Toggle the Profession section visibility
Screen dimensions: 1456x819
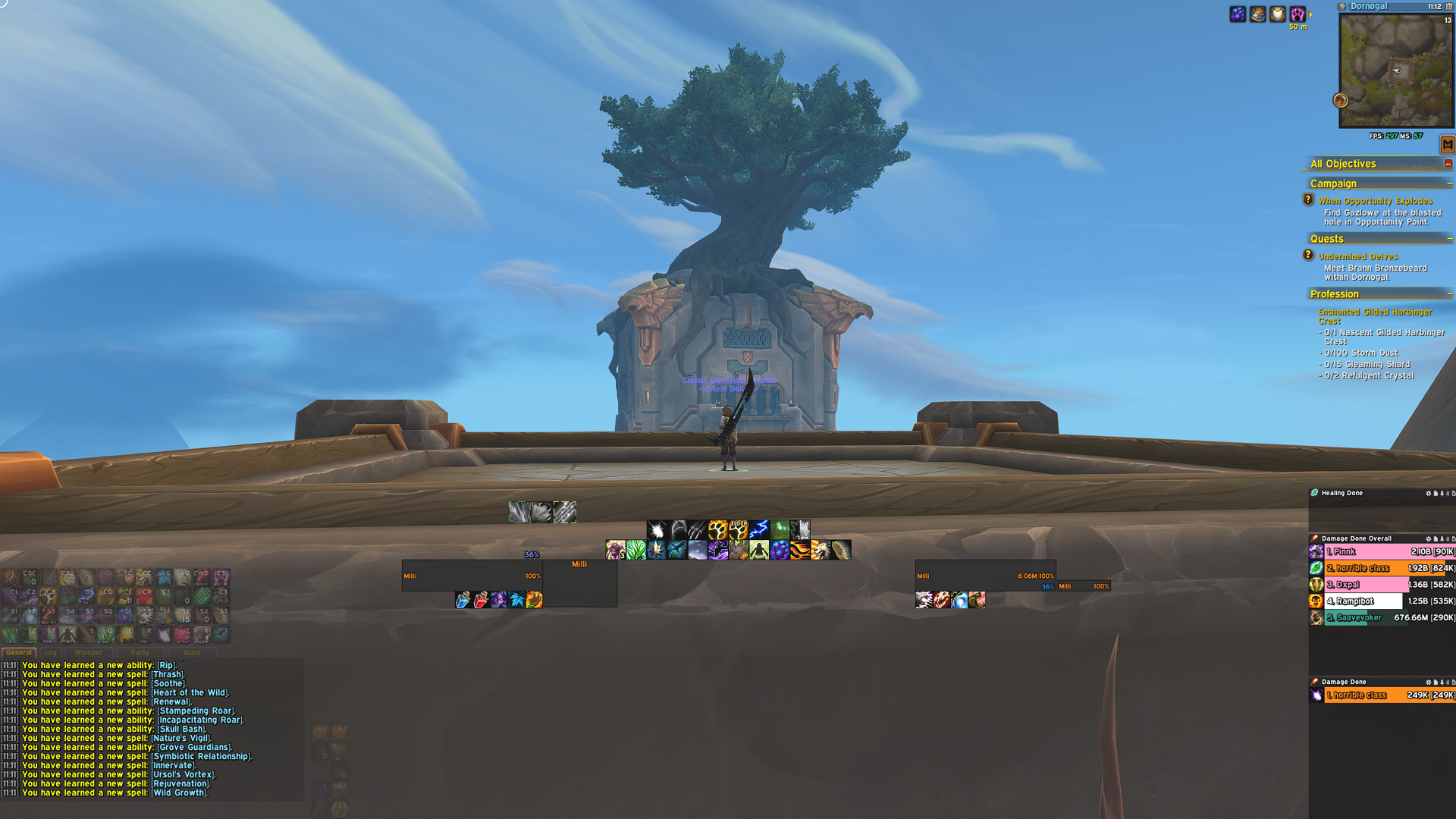1451,293
